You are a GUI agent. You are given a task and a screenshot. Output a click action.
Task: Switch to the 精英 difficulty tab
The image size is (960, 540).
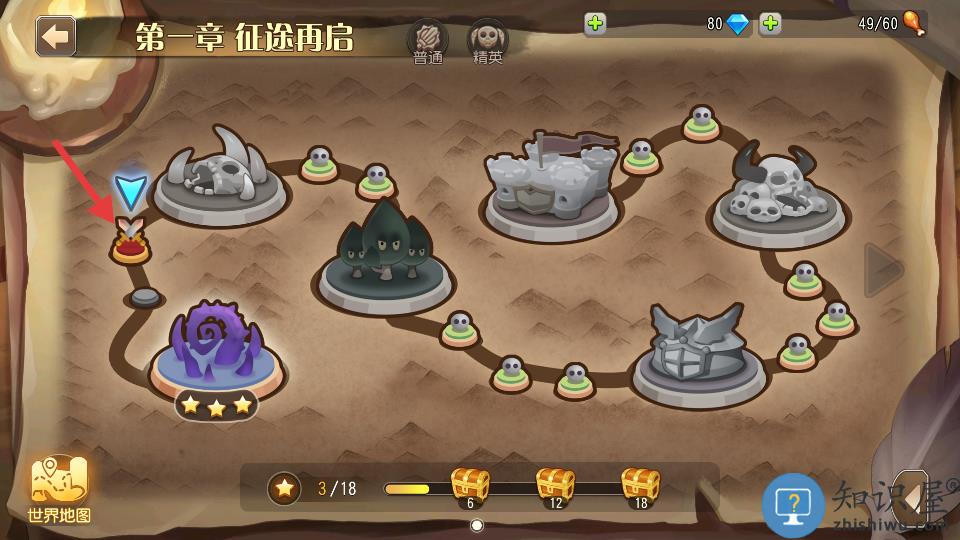coord(488,41)
